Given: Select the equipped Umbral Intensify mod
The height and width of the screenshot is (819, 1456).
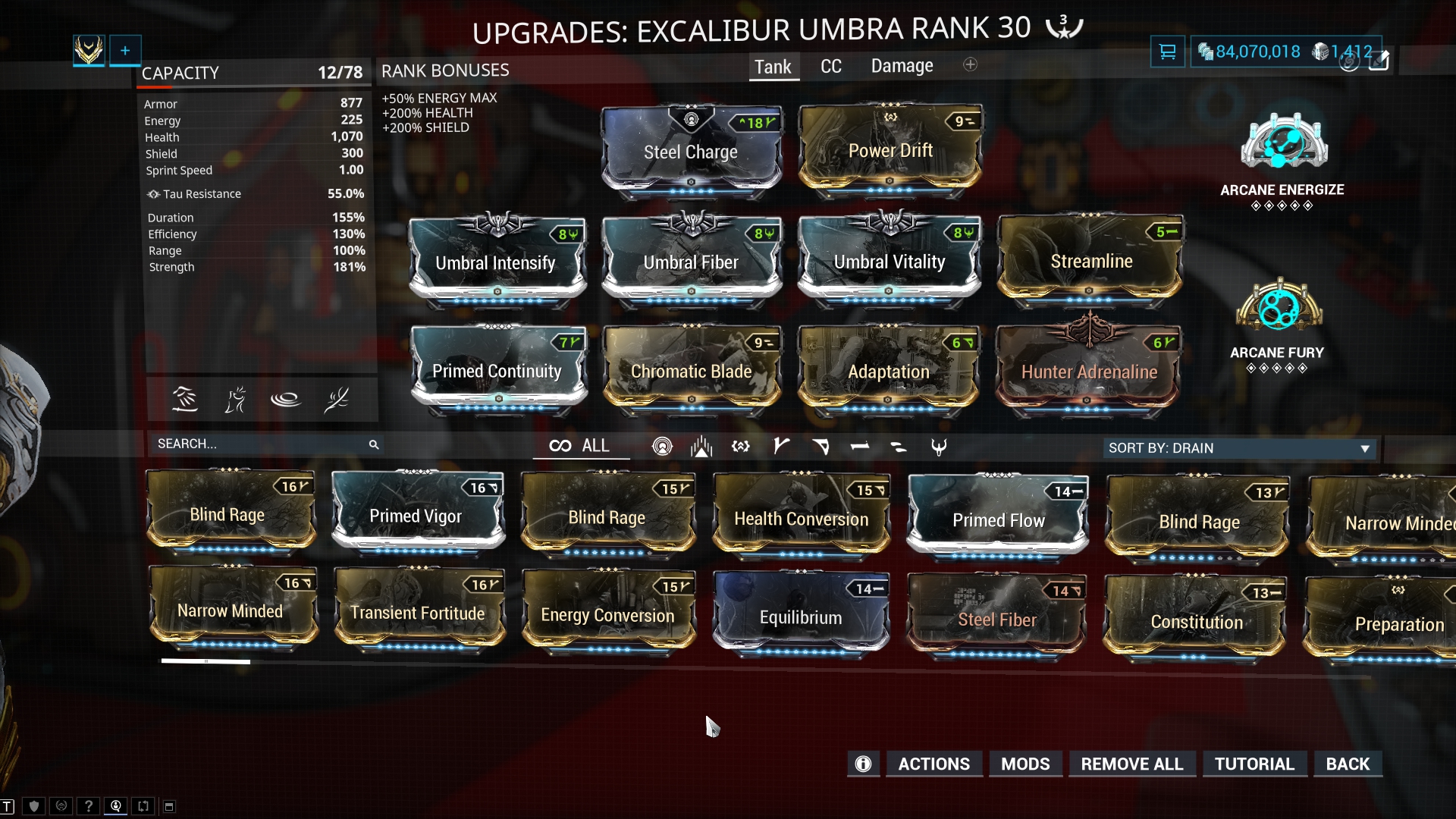Looking at the screenshot, I should tap(496, 262).
